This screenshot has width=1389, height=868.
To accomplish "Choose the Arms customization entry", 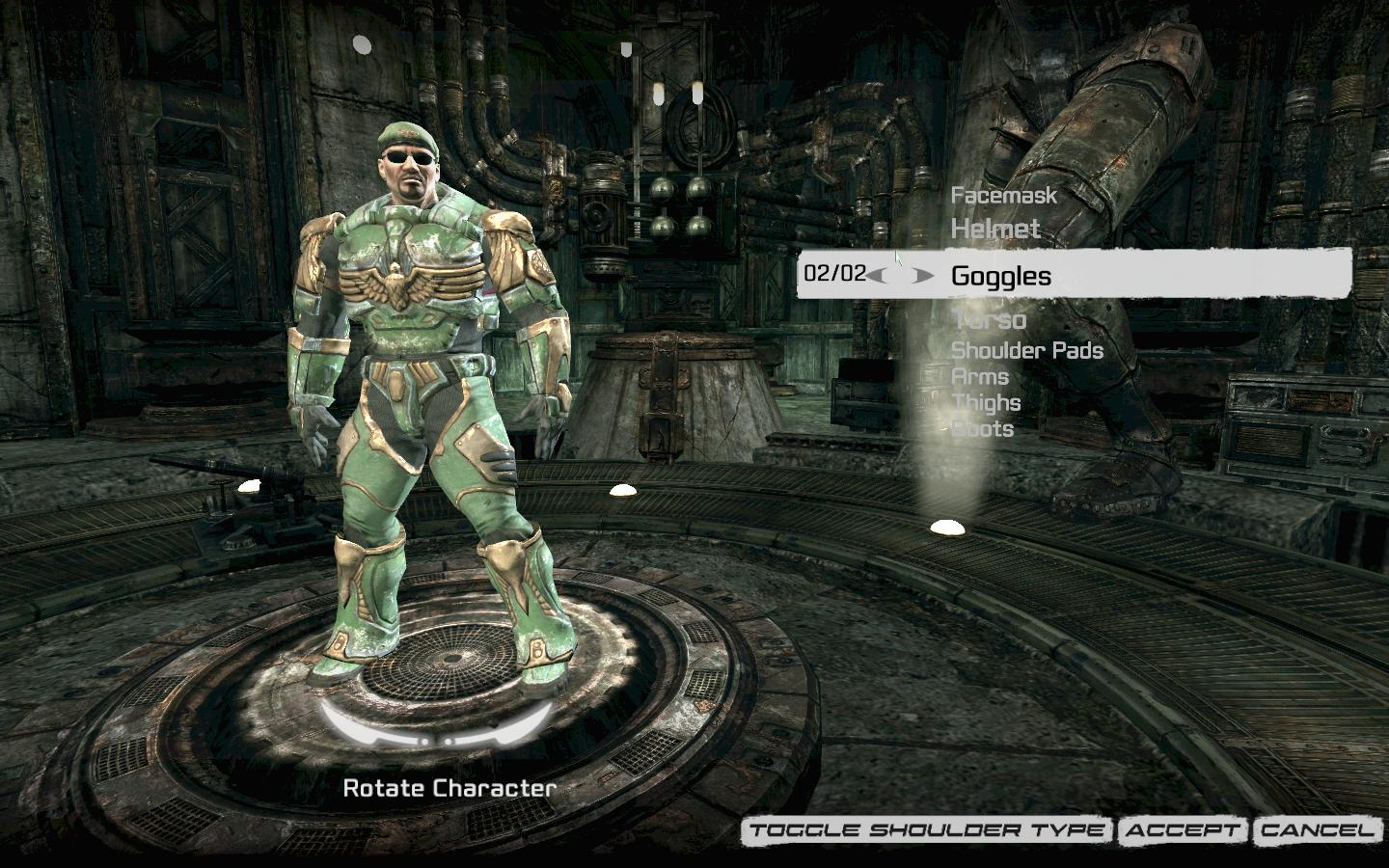I will [980, 377].
